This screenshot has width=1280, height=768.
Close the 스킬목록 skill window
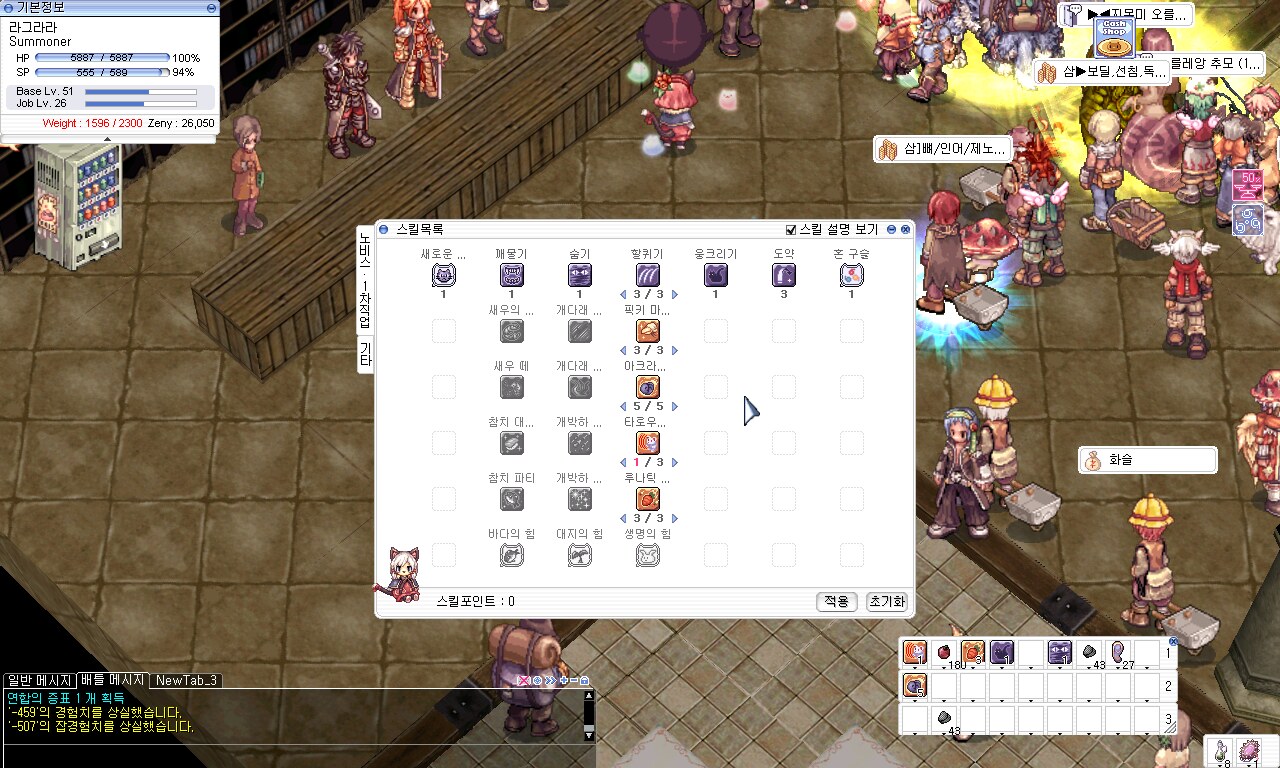click(x=906, y=229)
